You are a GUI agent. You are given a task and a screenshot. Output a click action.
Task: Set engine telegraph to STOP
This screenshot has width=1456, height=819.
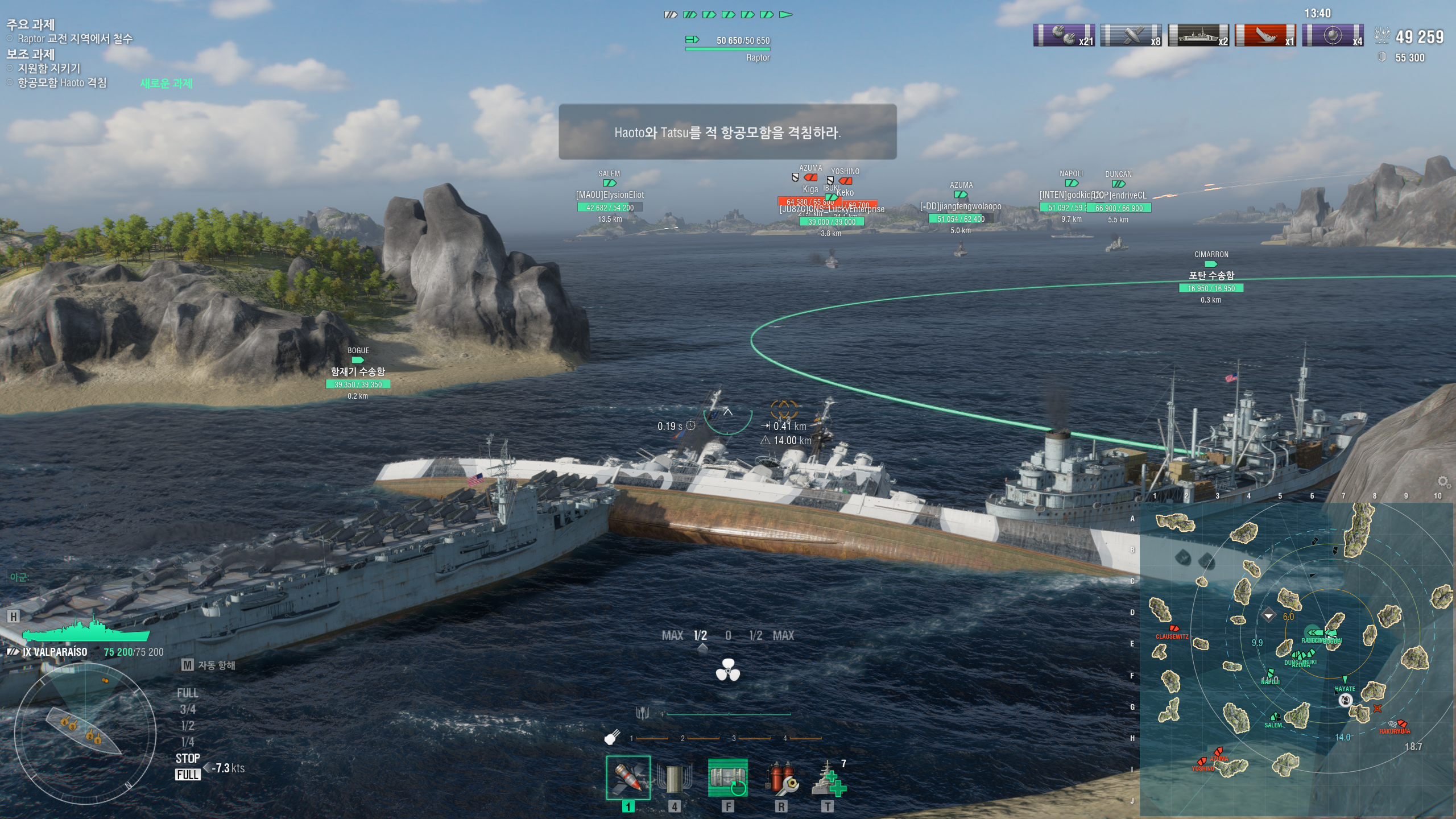coord(188,758)
